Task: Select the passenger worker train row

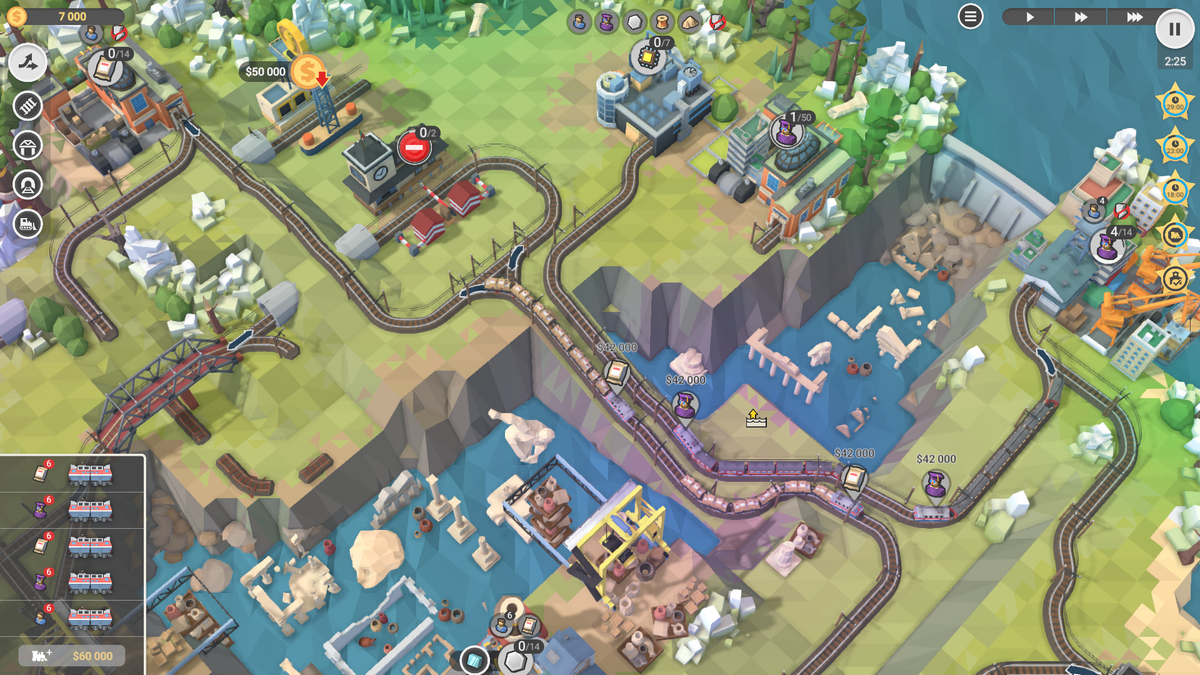Action: (x=72, y=618)
